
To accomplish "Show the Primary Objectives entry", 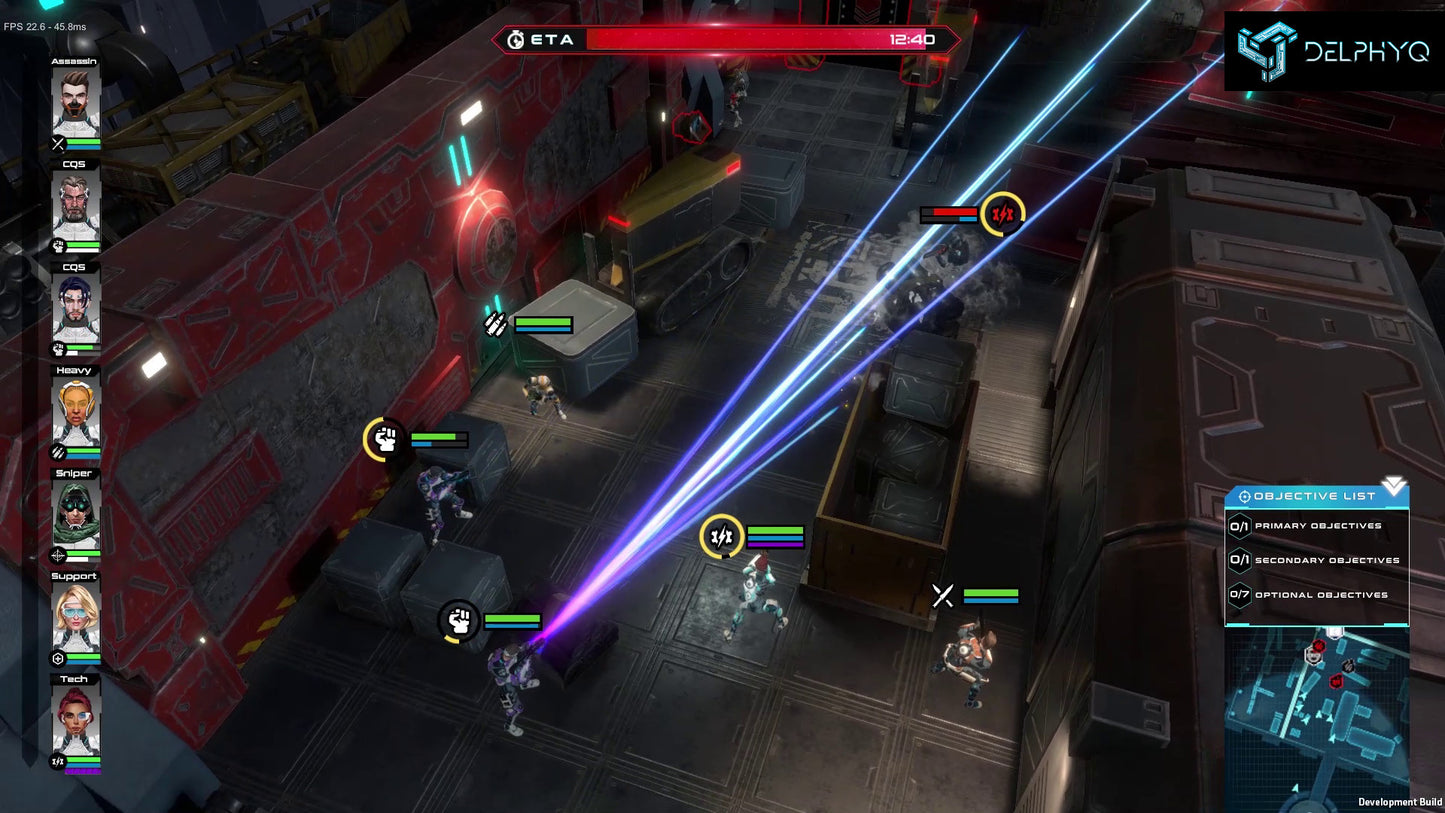I will coord(1317,526).
